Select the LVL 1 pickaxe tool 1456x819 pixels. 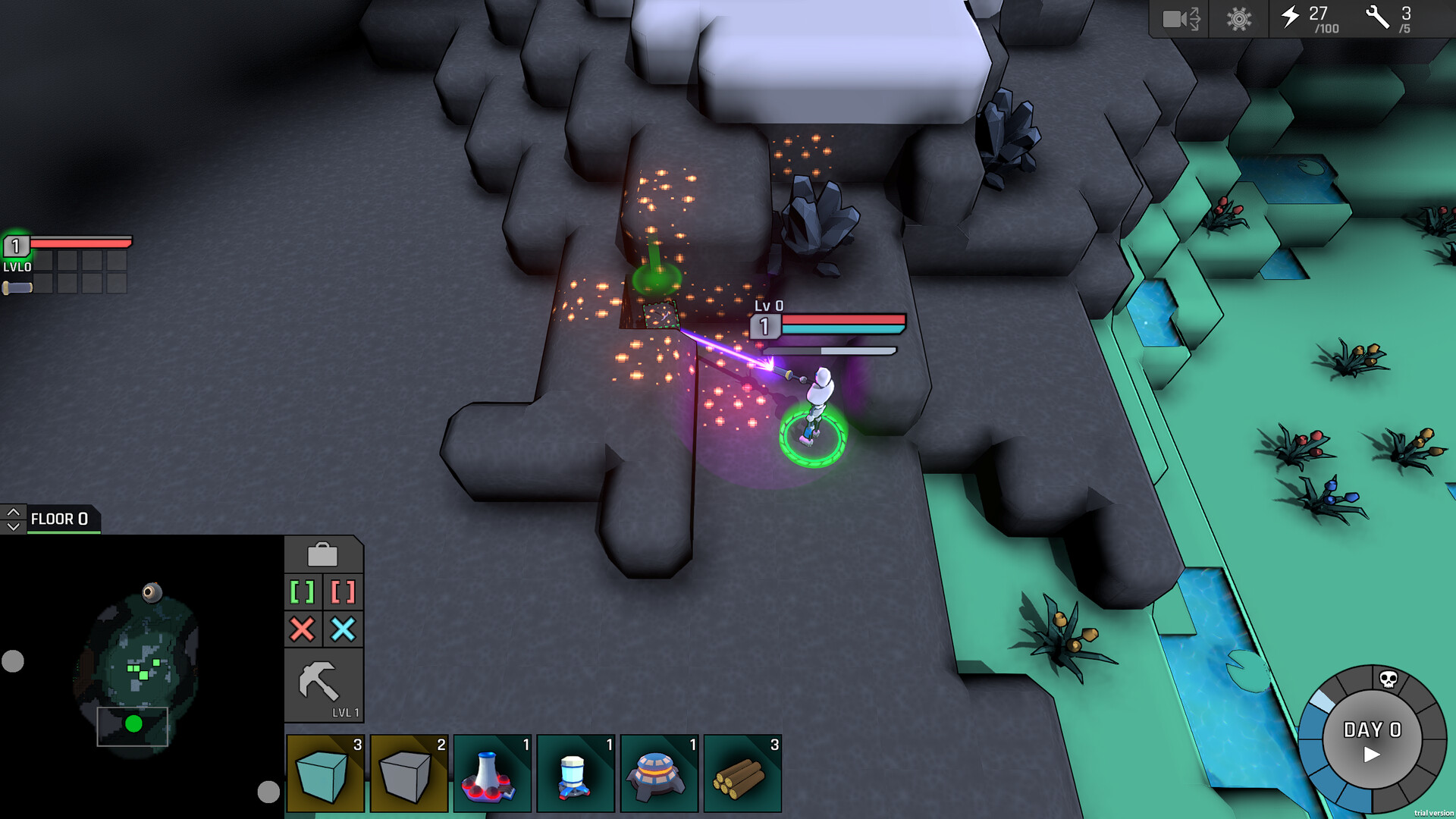[323, 686]
